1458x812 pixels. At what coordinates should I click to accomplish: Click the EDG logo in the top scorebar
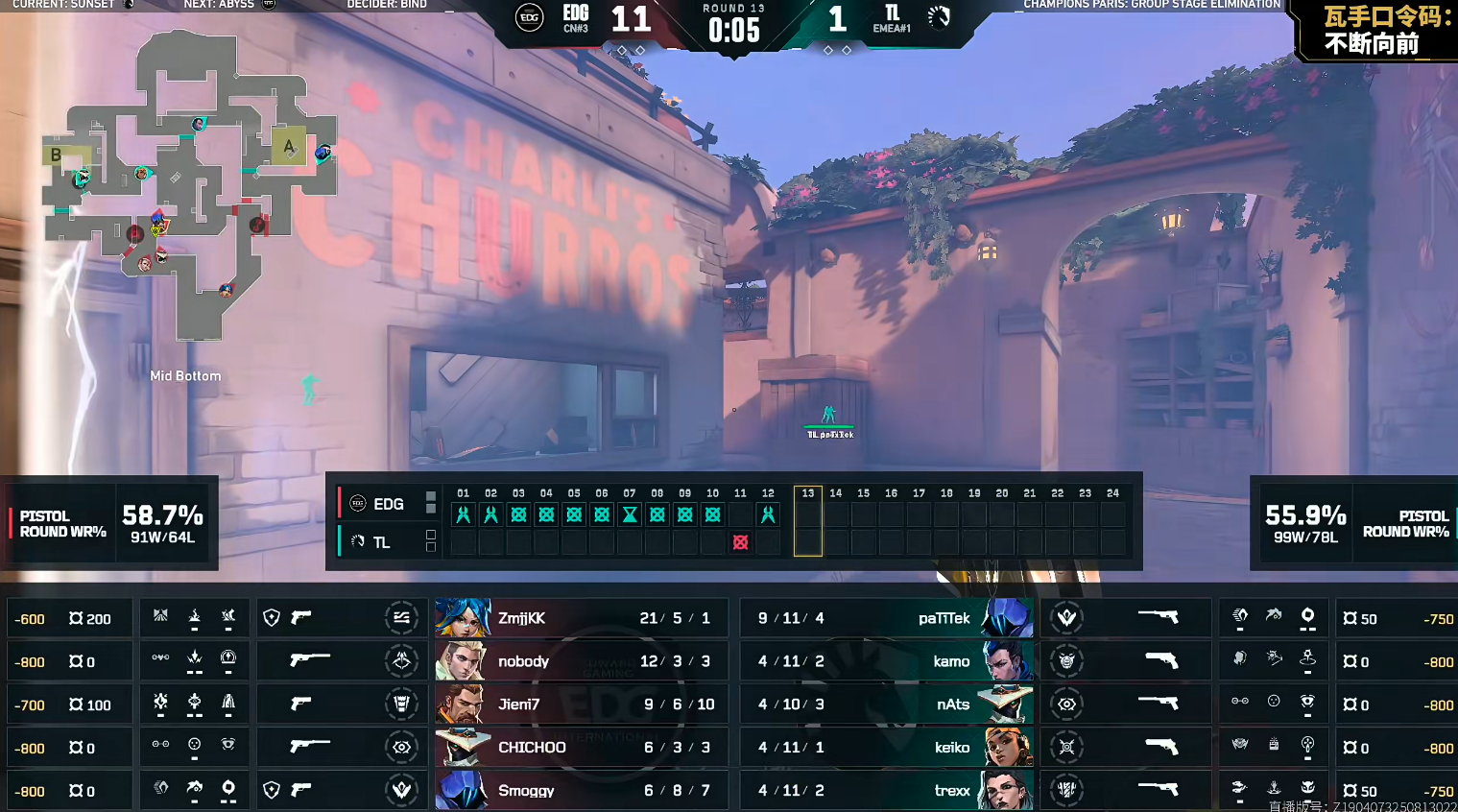(x=530, y=17)
